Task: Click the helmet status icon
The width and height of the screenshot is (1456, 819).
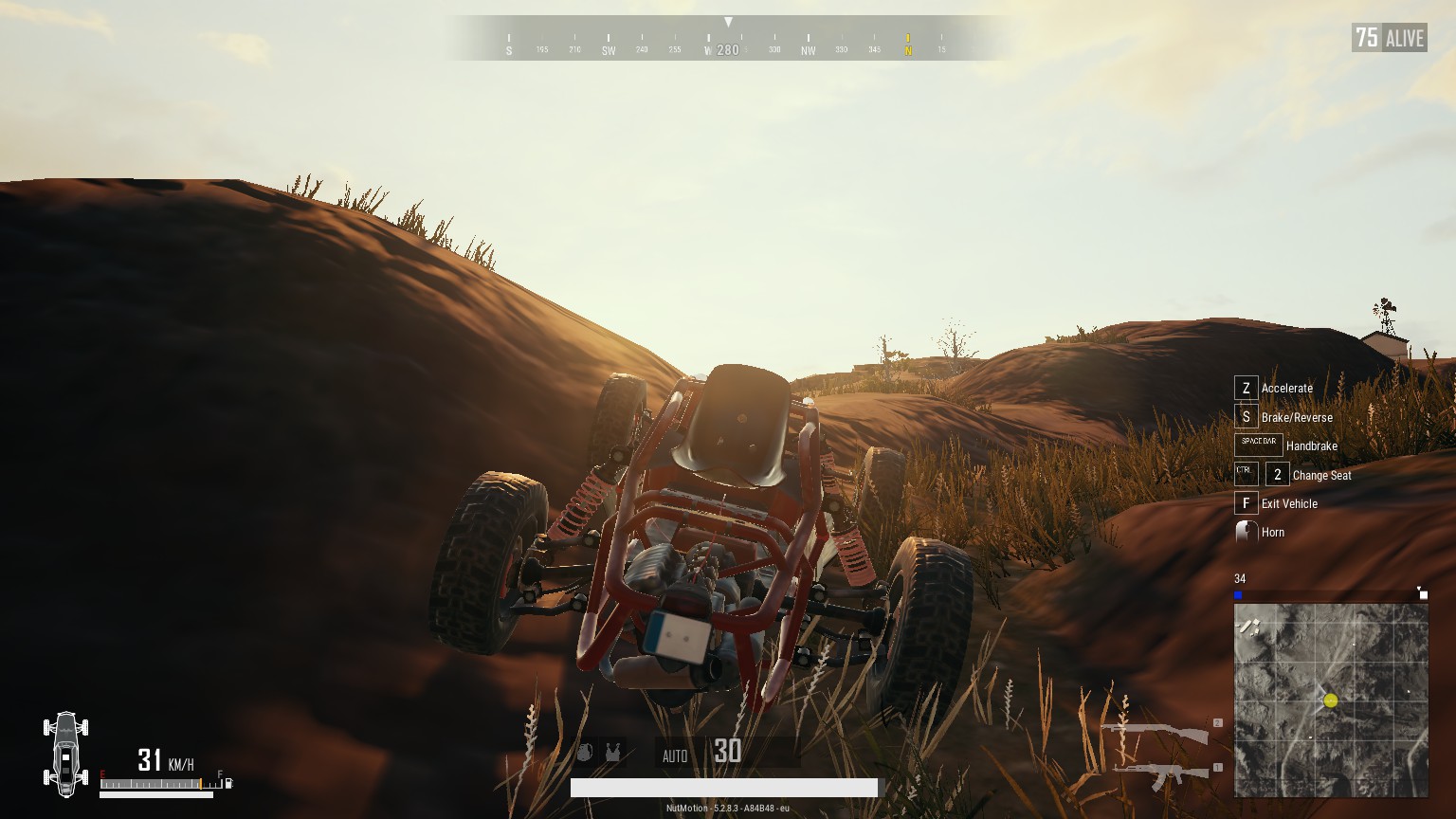Action: (585, 753)
